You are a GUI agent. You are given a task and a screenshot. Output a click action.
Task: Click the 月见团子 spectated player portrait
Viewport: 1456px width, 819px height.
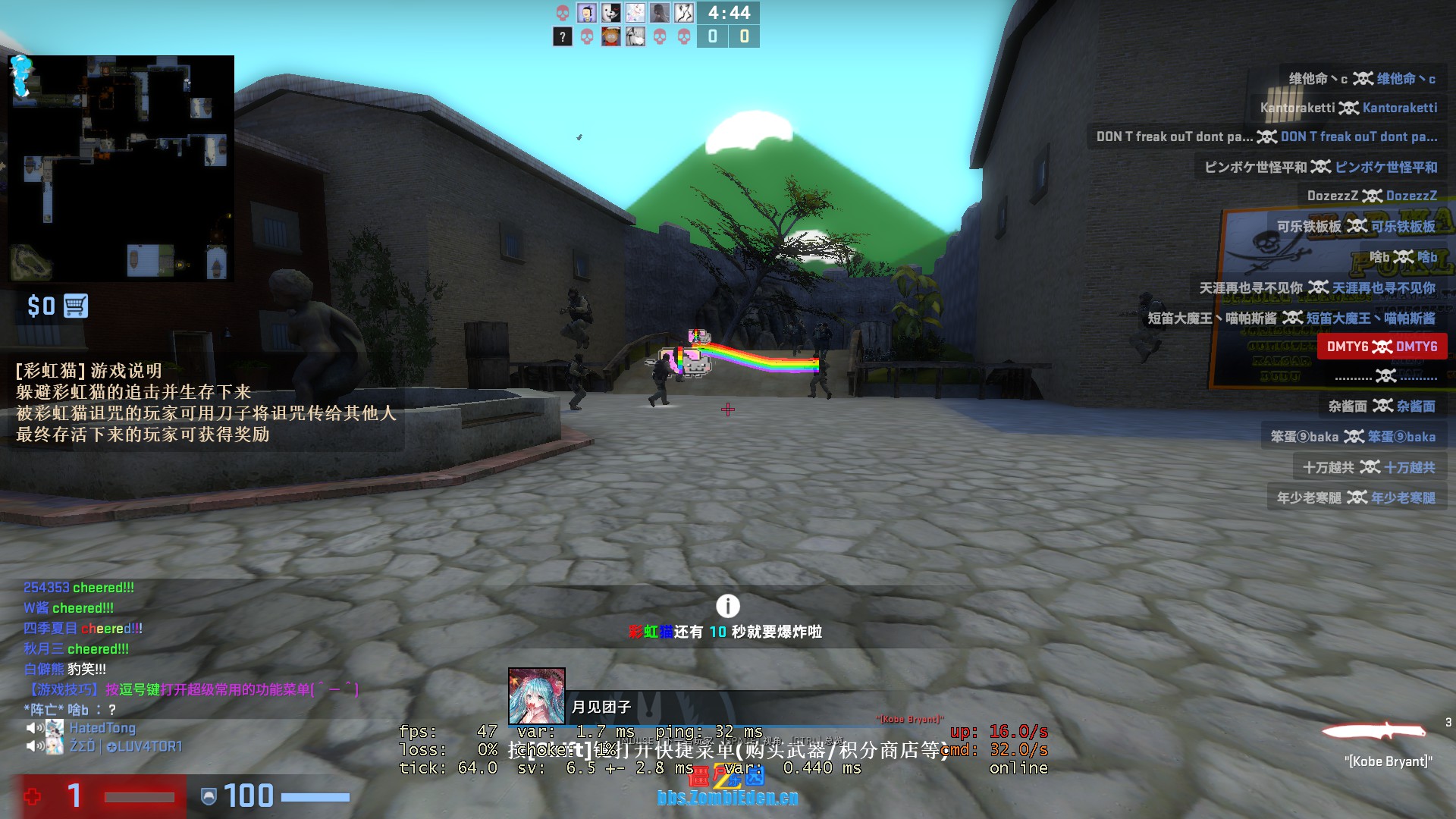(536, 696)
